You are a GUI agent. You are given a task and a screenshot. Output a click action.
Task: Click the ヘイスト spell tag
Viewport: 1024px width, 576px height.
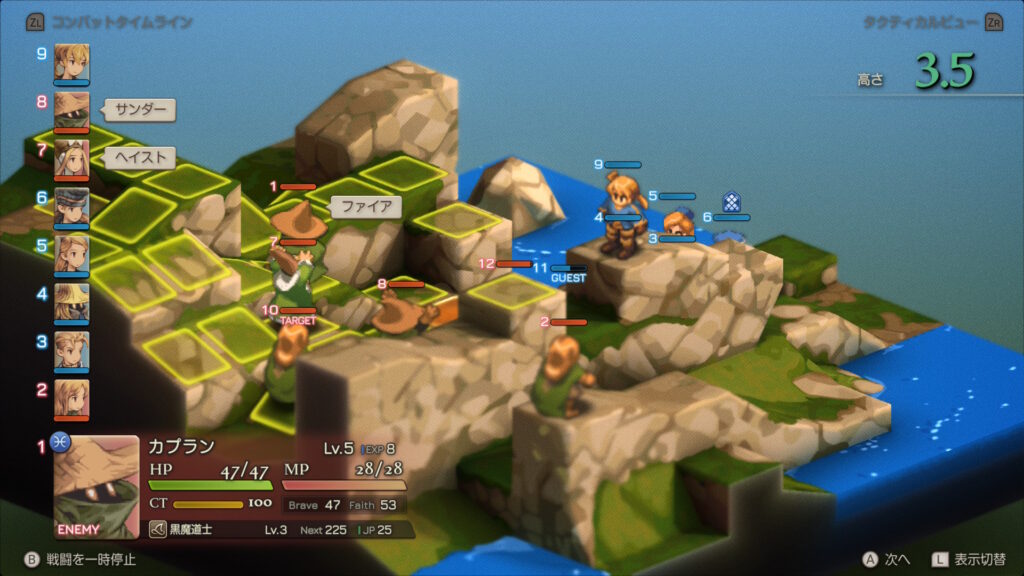tap(140, 158)
